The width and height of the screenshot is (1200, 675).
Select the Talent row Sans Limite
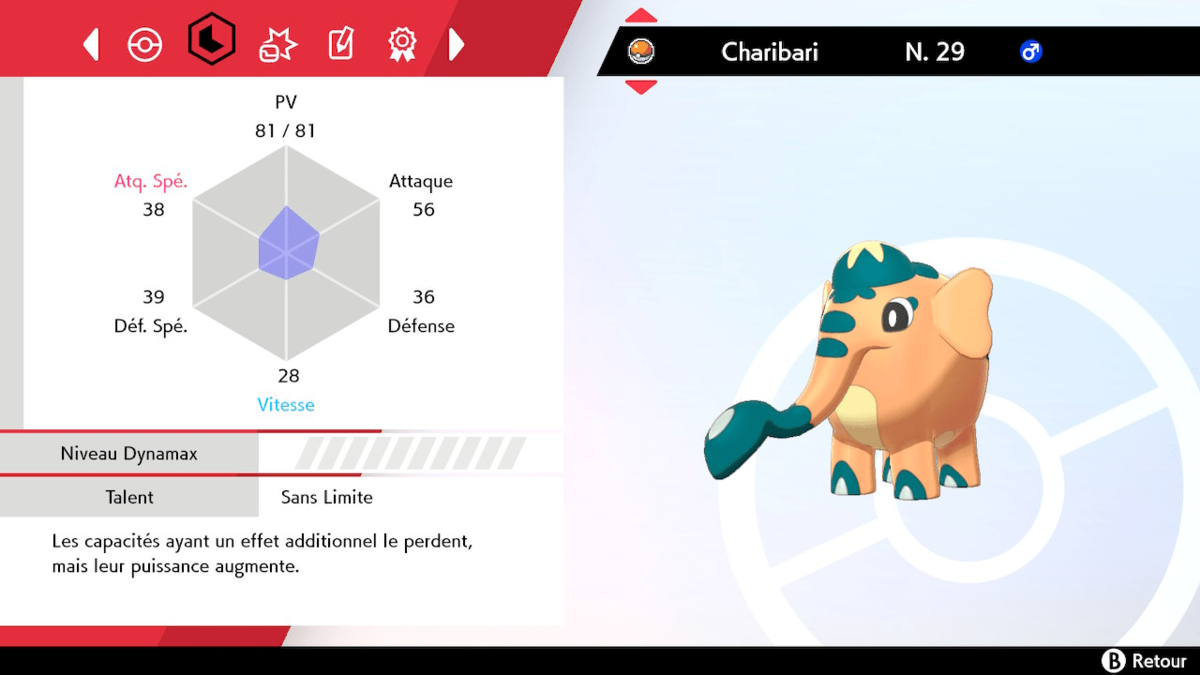pyautogui.click(x=327, y=497)
